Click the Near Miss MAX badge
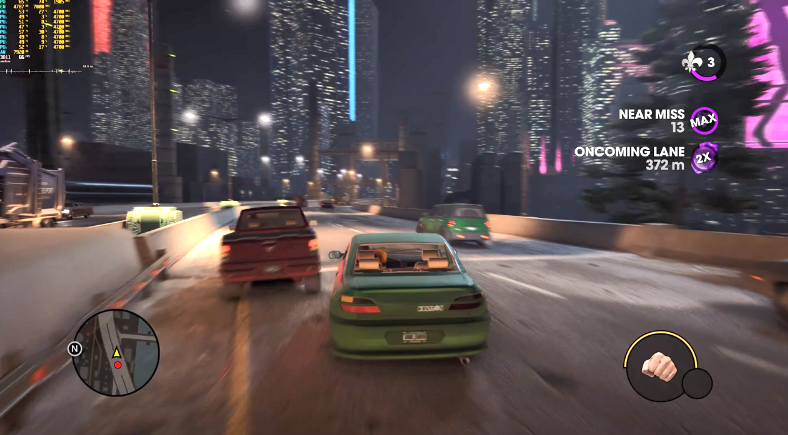Image resolution: width=788 pixels, height=435 pixels. coord(704,121)
